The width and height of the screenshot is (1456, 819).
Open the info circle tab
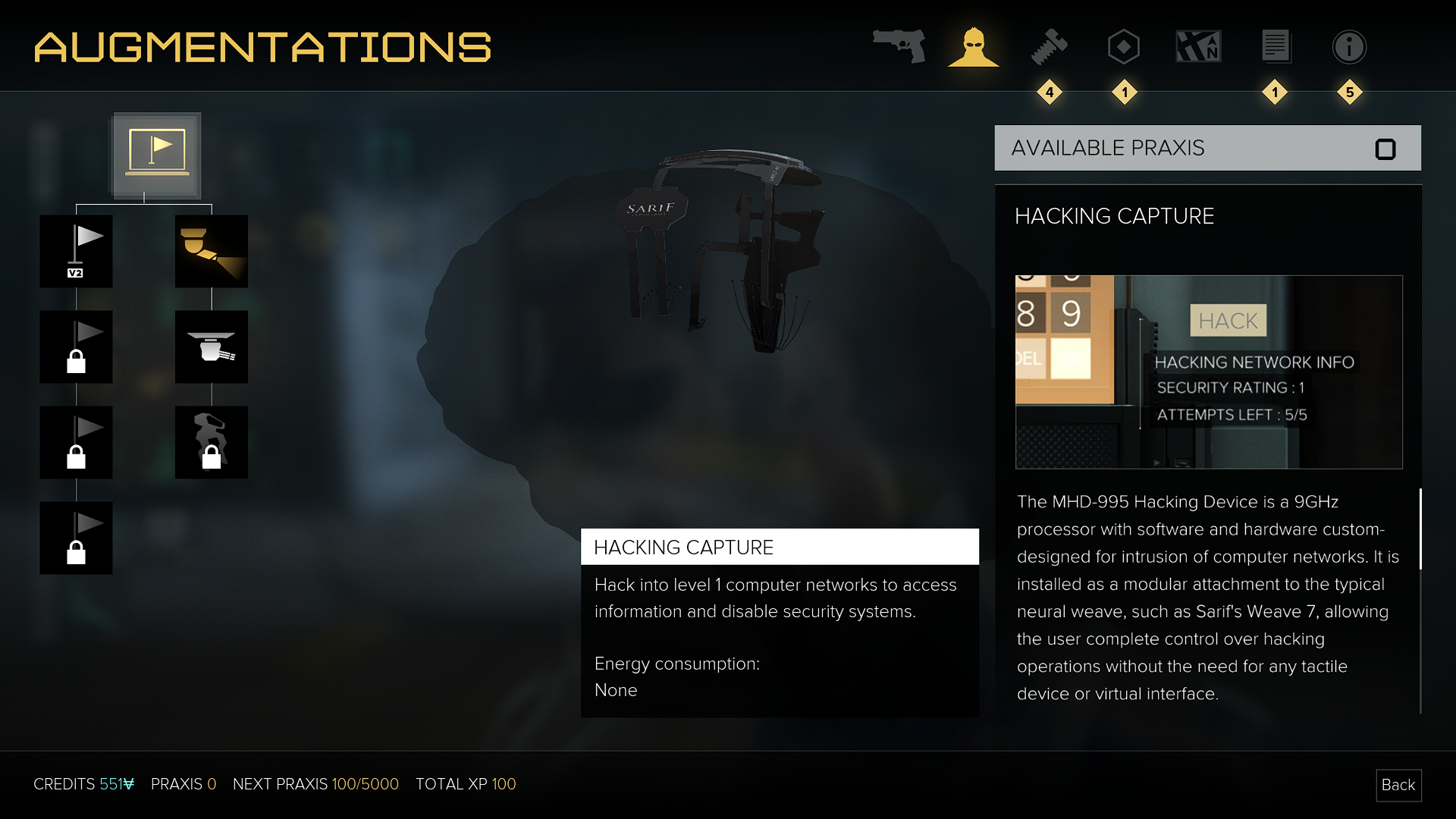tap(1349, 46)
